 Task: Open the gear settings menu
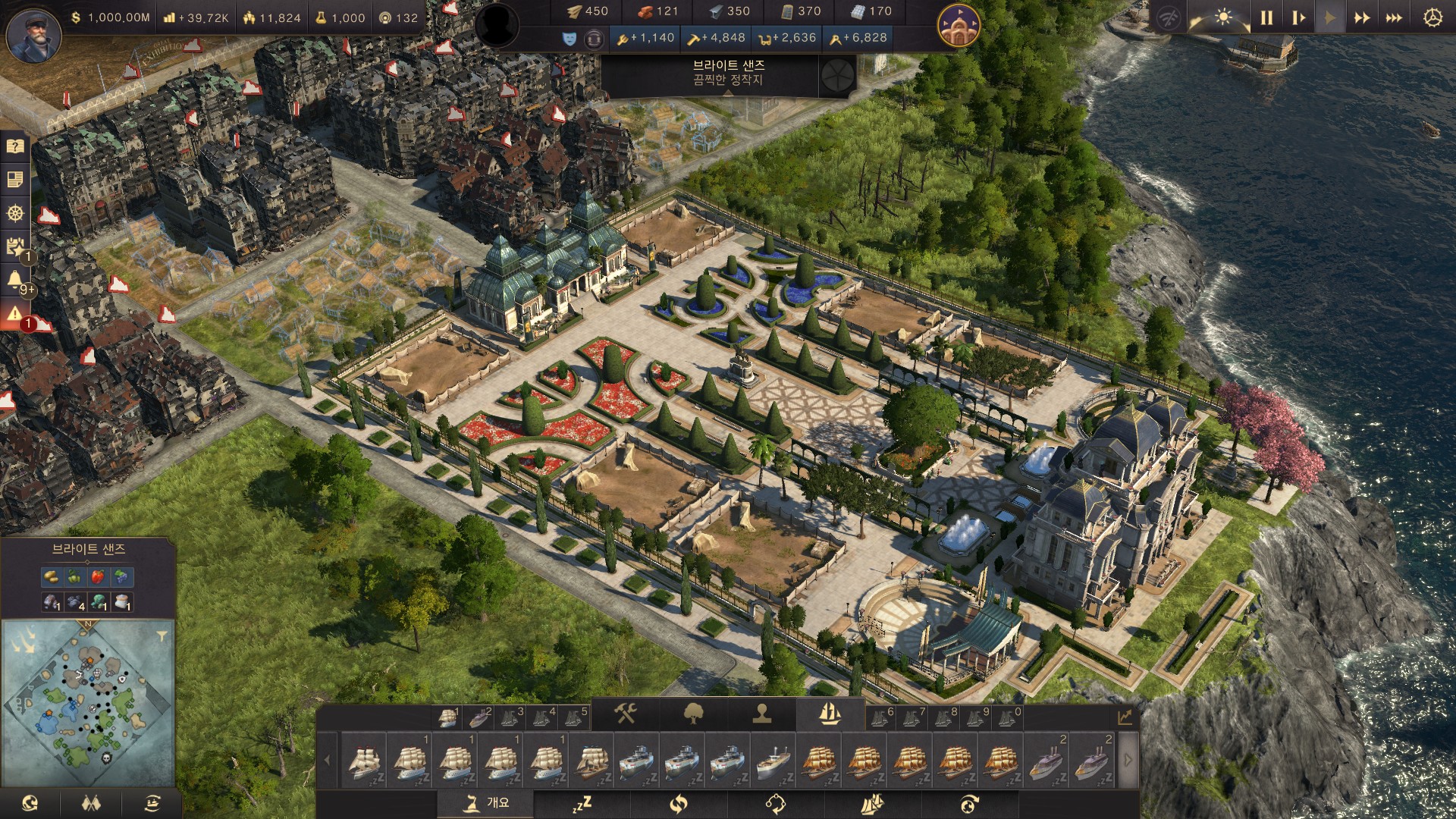coord(1432,17)
